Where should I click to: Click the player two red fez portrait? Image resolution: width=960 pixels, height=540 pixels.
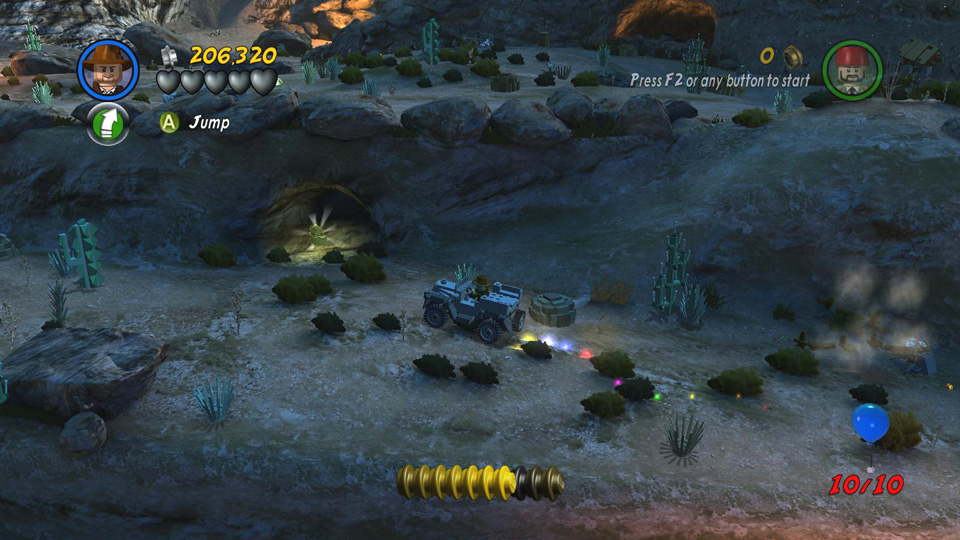point(851,69)
